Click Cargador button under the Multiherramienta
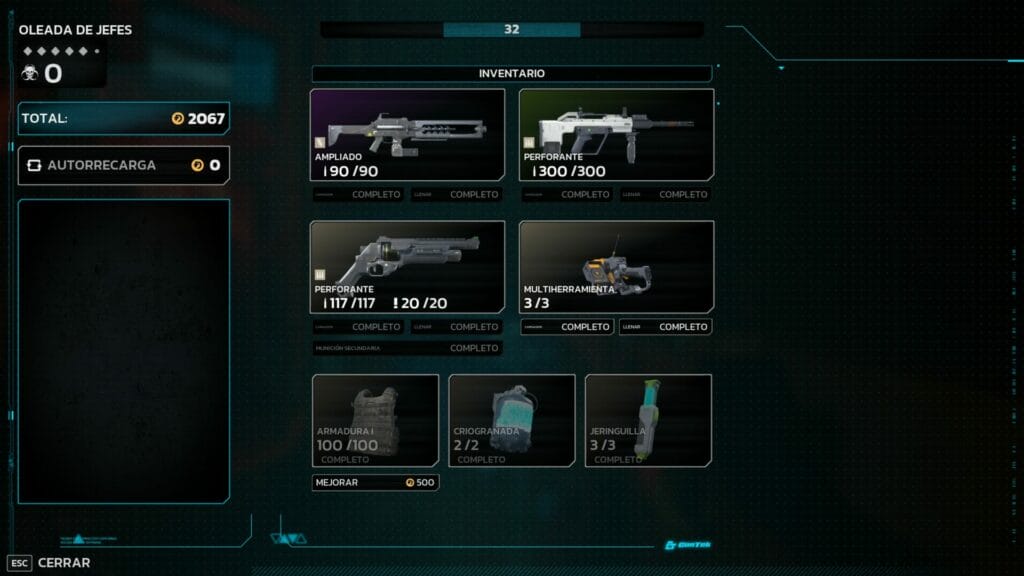This screenshot has height=576, width=1024. (x=567, y=327)
